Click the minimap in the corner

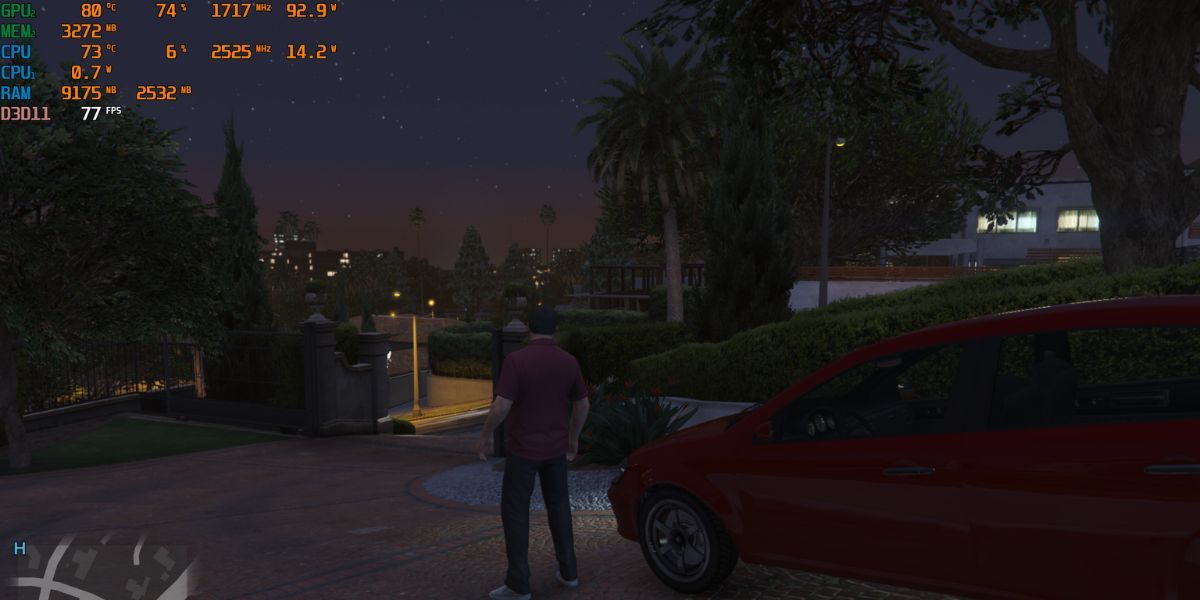(100, 570)
